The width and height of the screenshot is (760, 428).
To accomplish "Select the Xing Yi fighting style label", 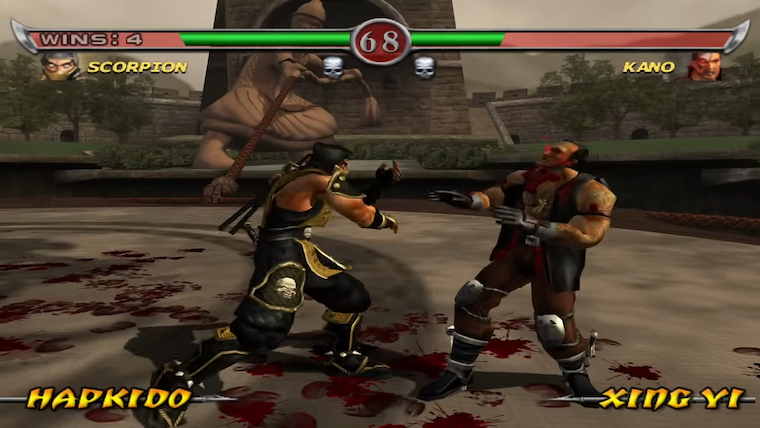I will pos(671,398).
